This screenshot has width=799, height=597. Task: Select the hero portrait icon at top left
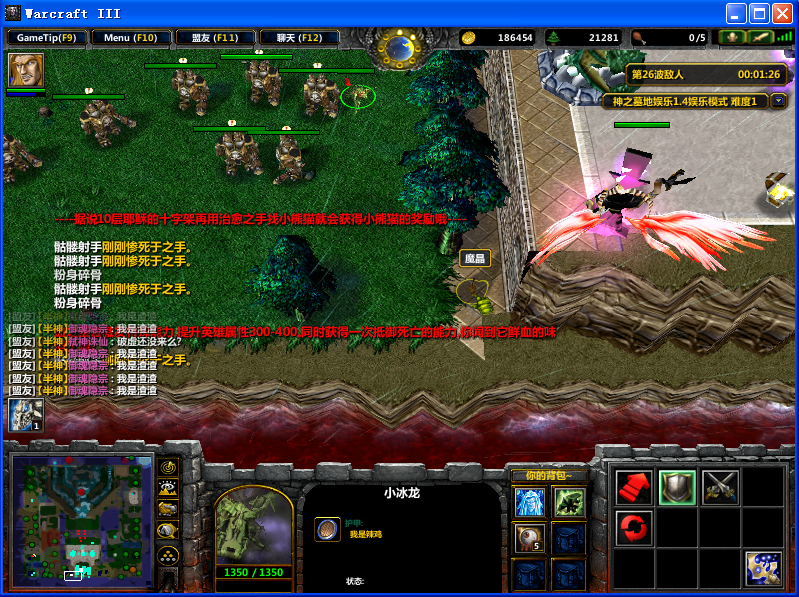[x=26, y=70]
